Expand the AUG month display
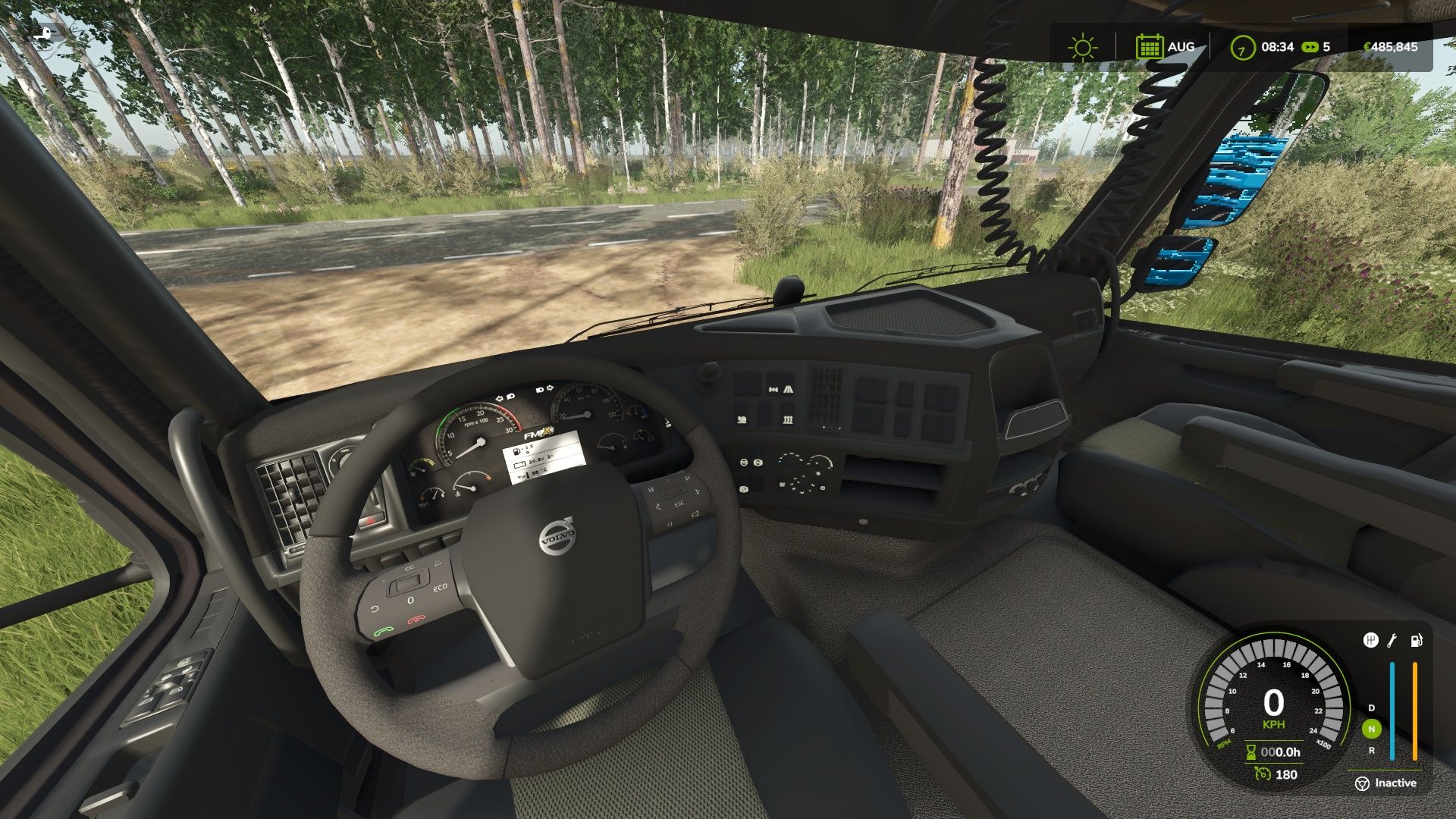The height and width of the screenshot is (819, 1456). coord(1180,46)
